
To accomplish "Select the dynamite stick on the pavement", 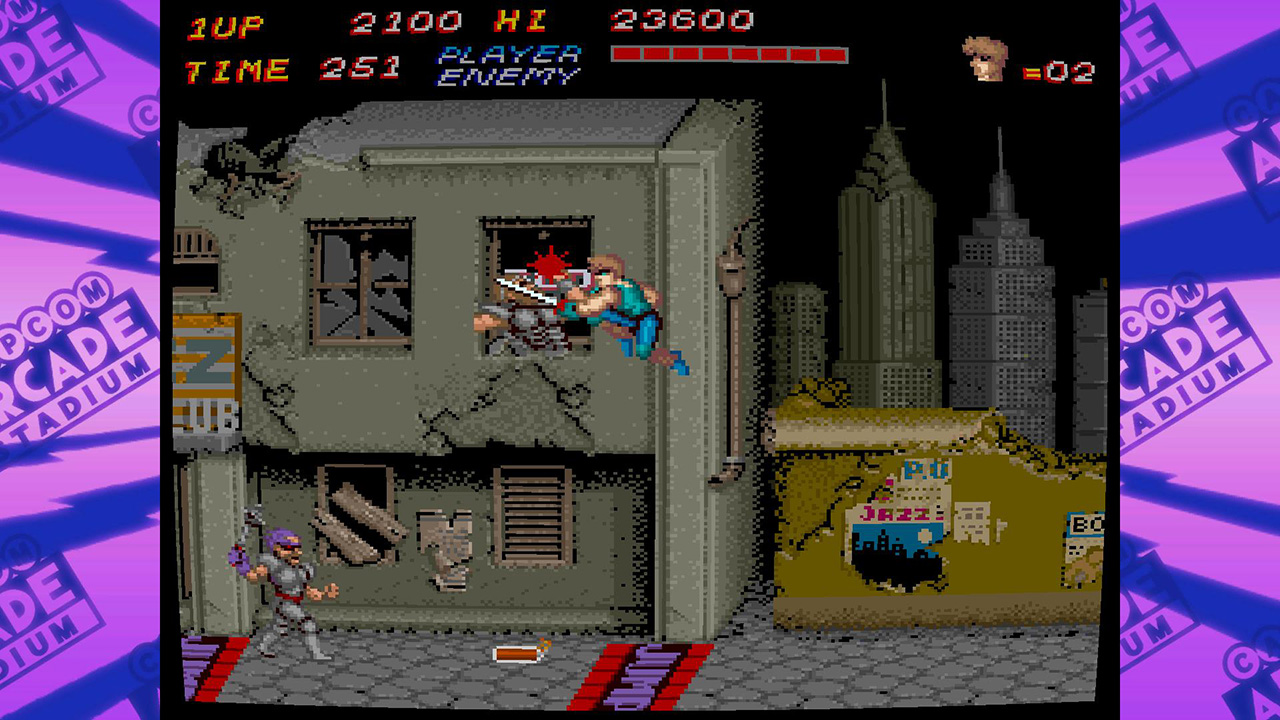I will click(x=516, y=655).
